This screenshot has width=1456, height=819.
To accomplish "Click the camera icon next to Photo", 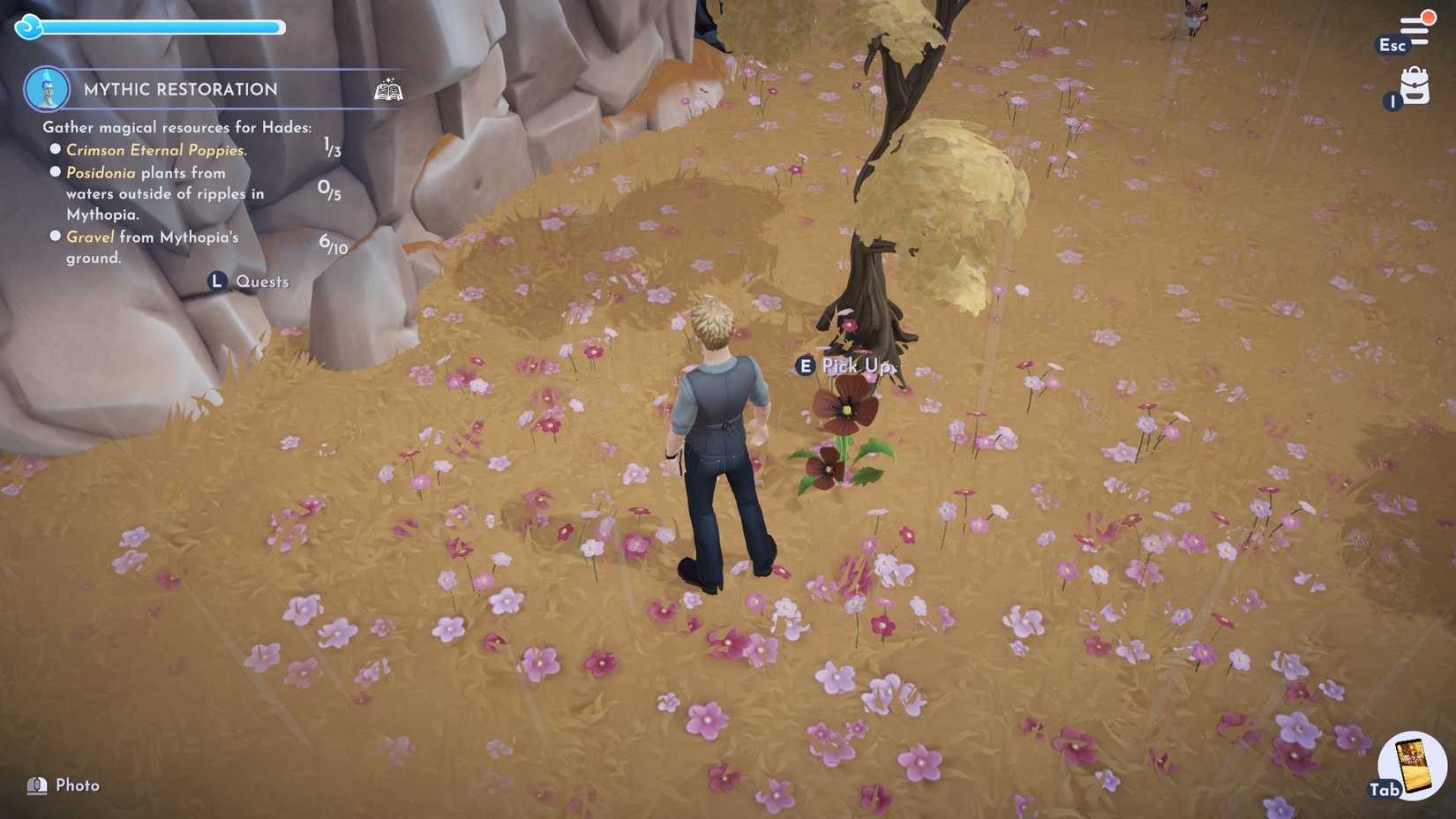I will [36, 784].
